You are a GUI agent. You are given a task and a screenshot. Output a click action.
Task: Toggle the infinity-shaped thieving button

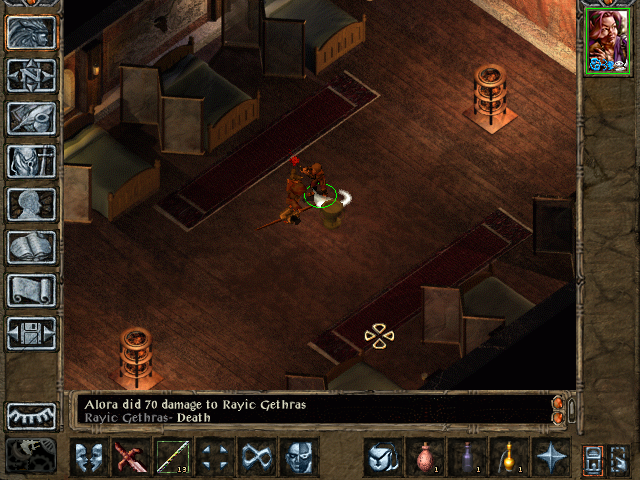pyautogui.click(x=258, y=457)
